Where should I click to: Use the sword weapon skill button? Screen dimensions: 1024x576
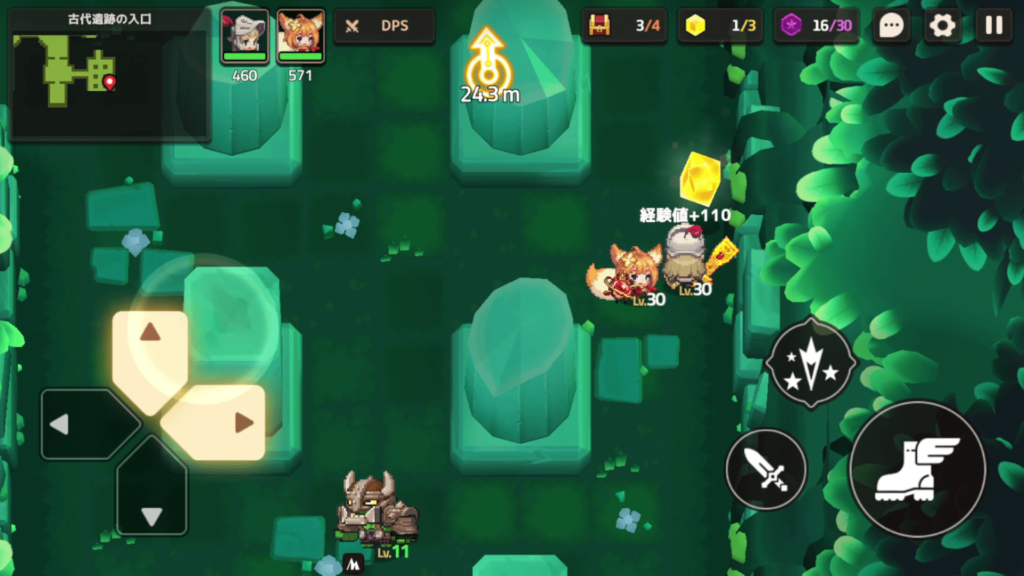point(766,468)
